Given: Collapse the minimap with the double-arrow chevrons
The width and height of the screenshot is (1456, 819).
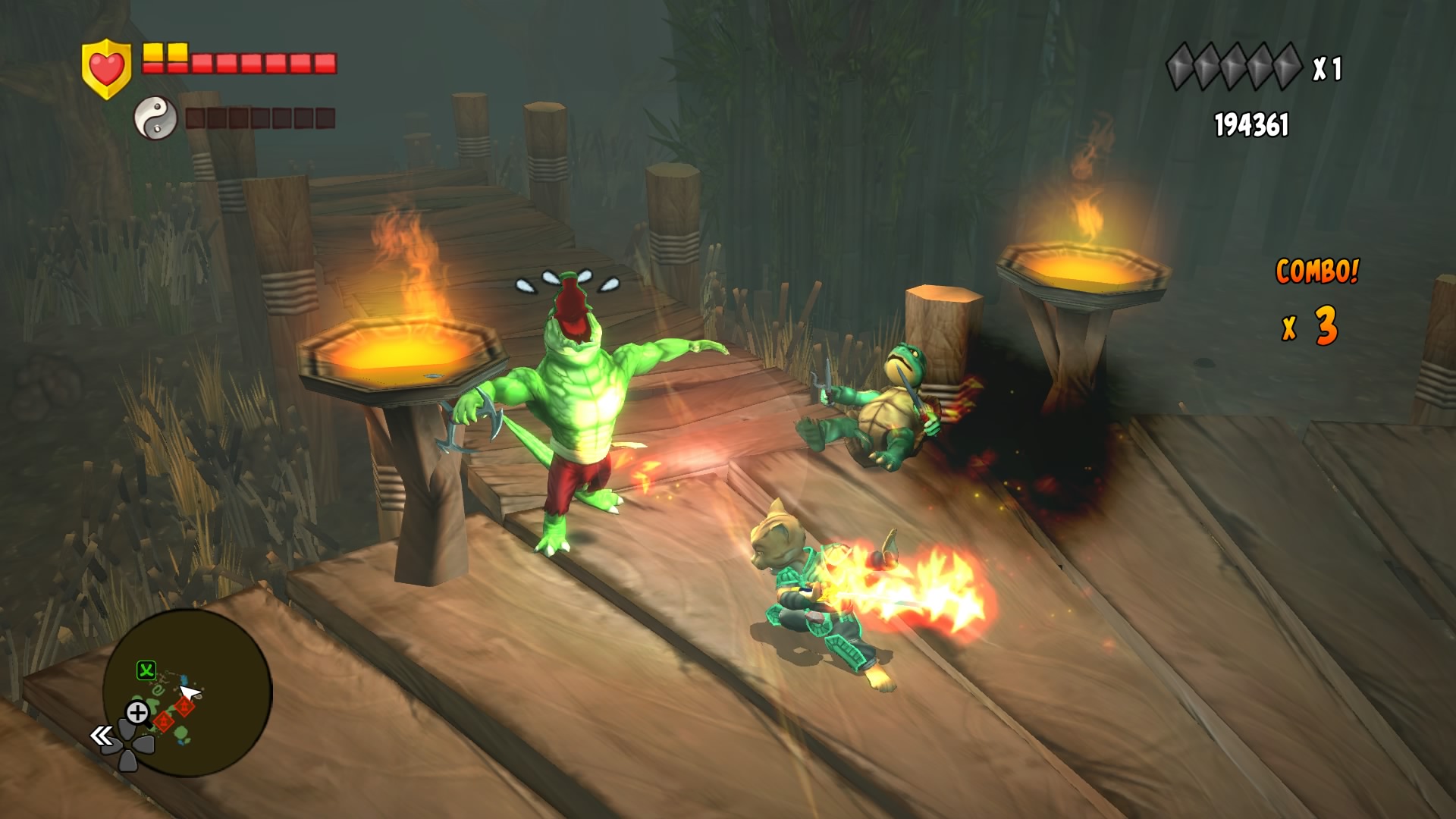Looking at the screenshot, I should pyautogui.click(x=102, y=736).
